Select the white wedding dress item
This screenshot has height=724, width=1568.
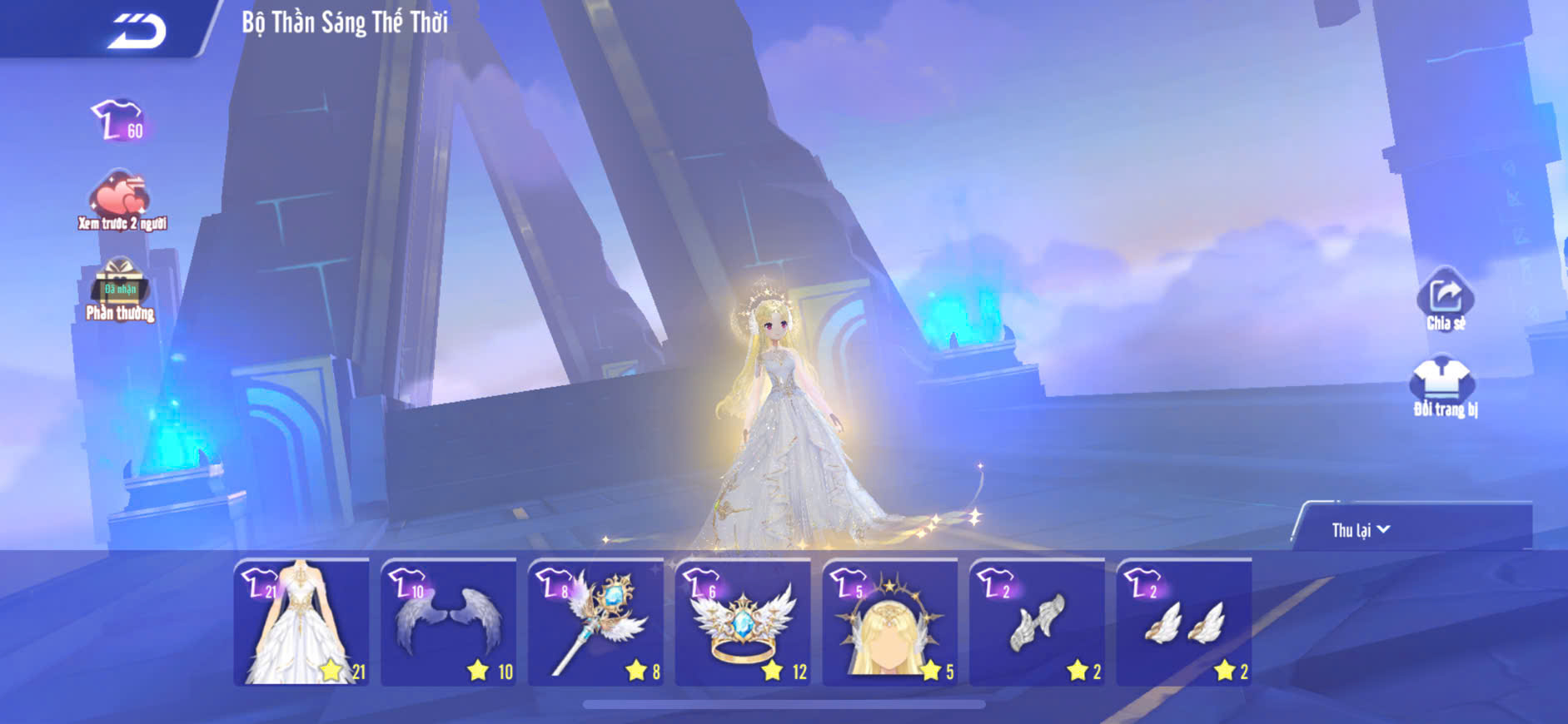coord(301,622)
